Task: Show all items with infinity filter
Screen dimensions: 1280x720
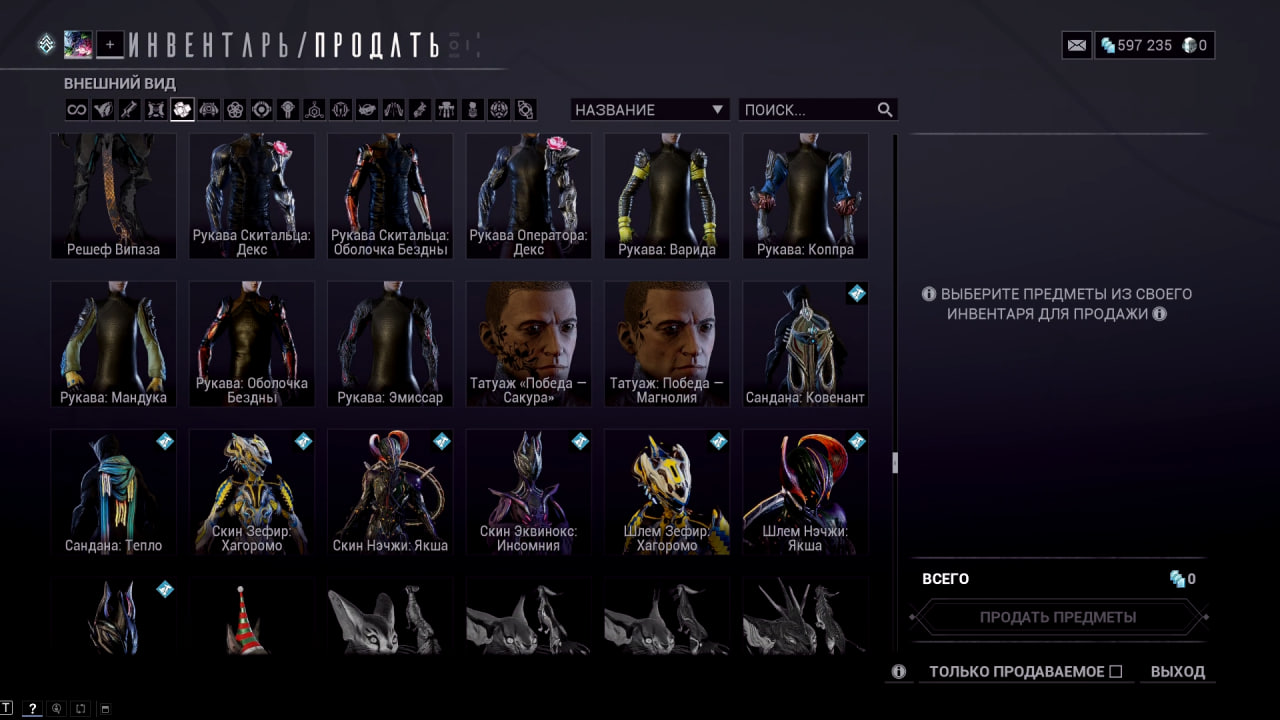Action: coord(77,110)
